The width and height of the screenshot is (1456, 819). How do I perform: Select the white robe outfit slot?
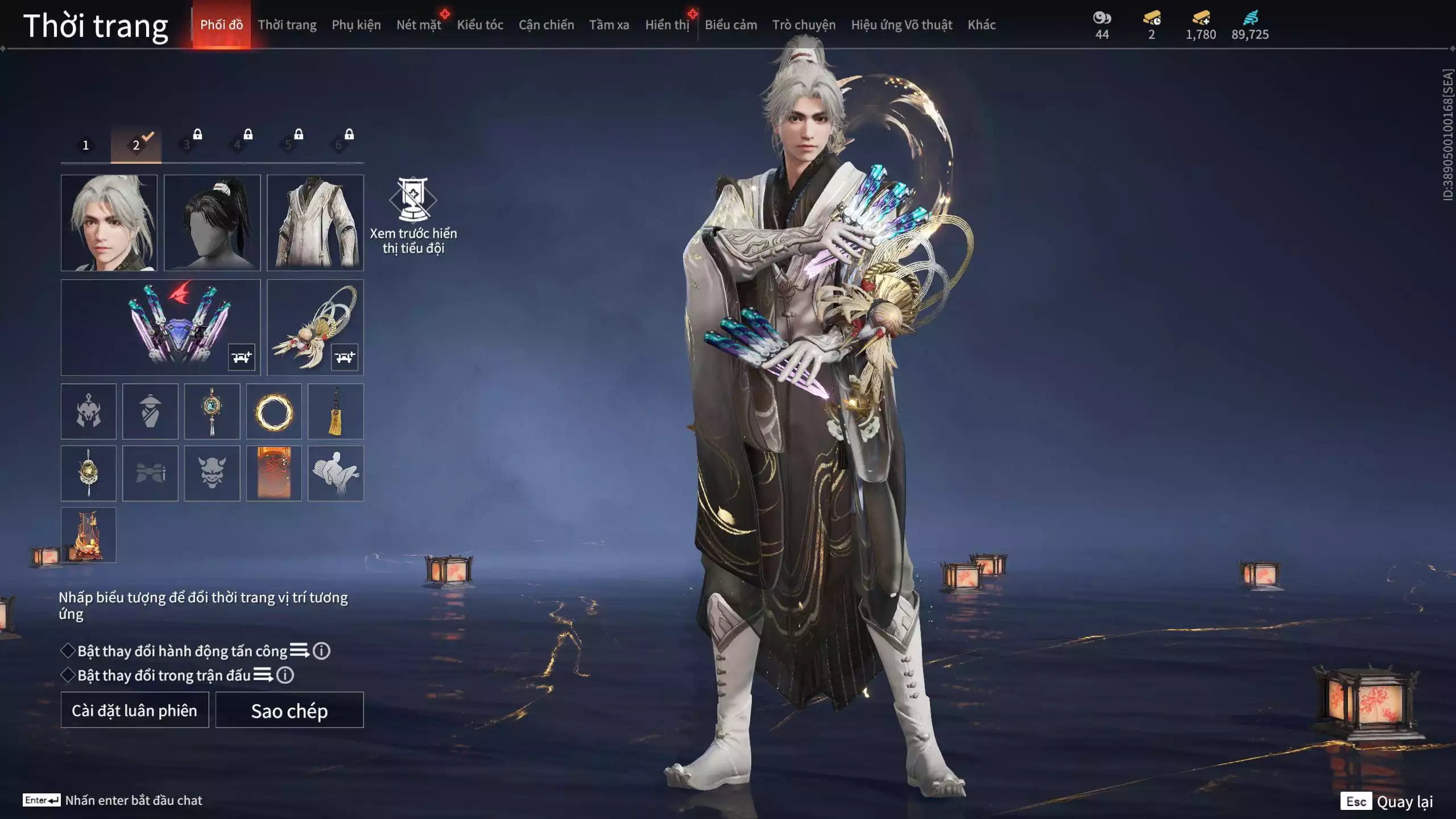pyautogui.click(x=315, y=222)
